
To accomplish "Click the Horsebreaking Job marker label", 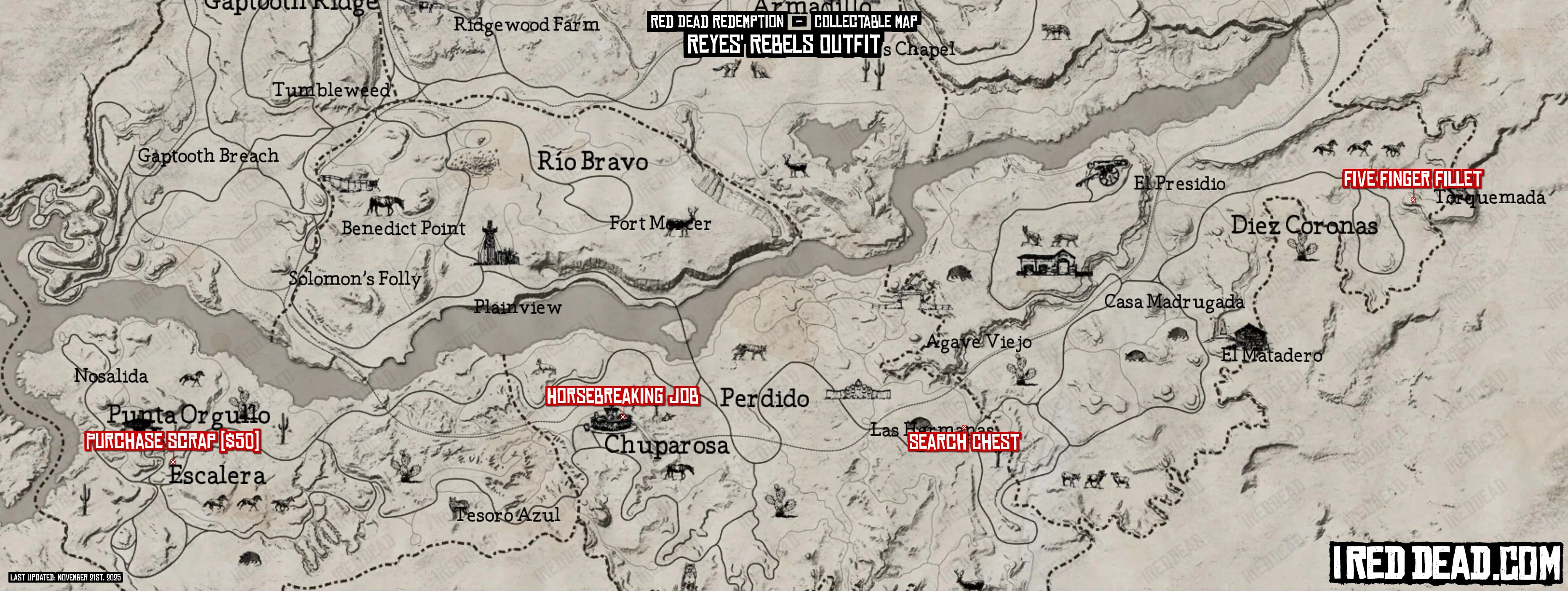I will point(622,397).
